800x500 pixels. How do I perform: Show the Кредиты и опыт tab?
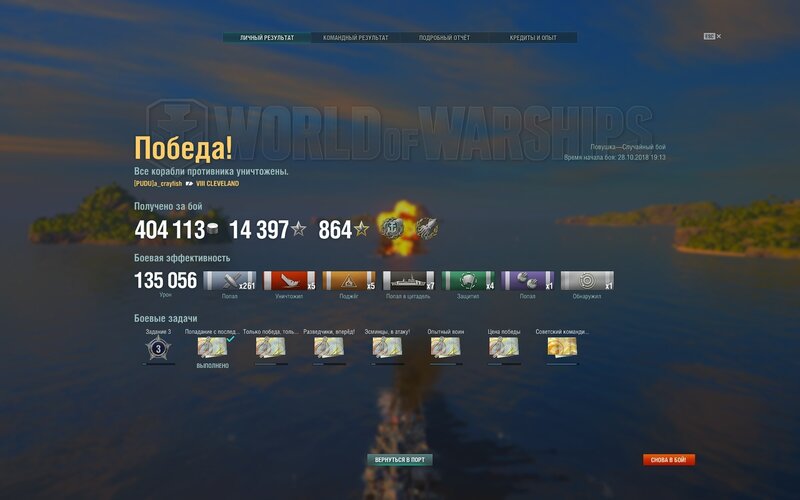(x=533, y=38)
